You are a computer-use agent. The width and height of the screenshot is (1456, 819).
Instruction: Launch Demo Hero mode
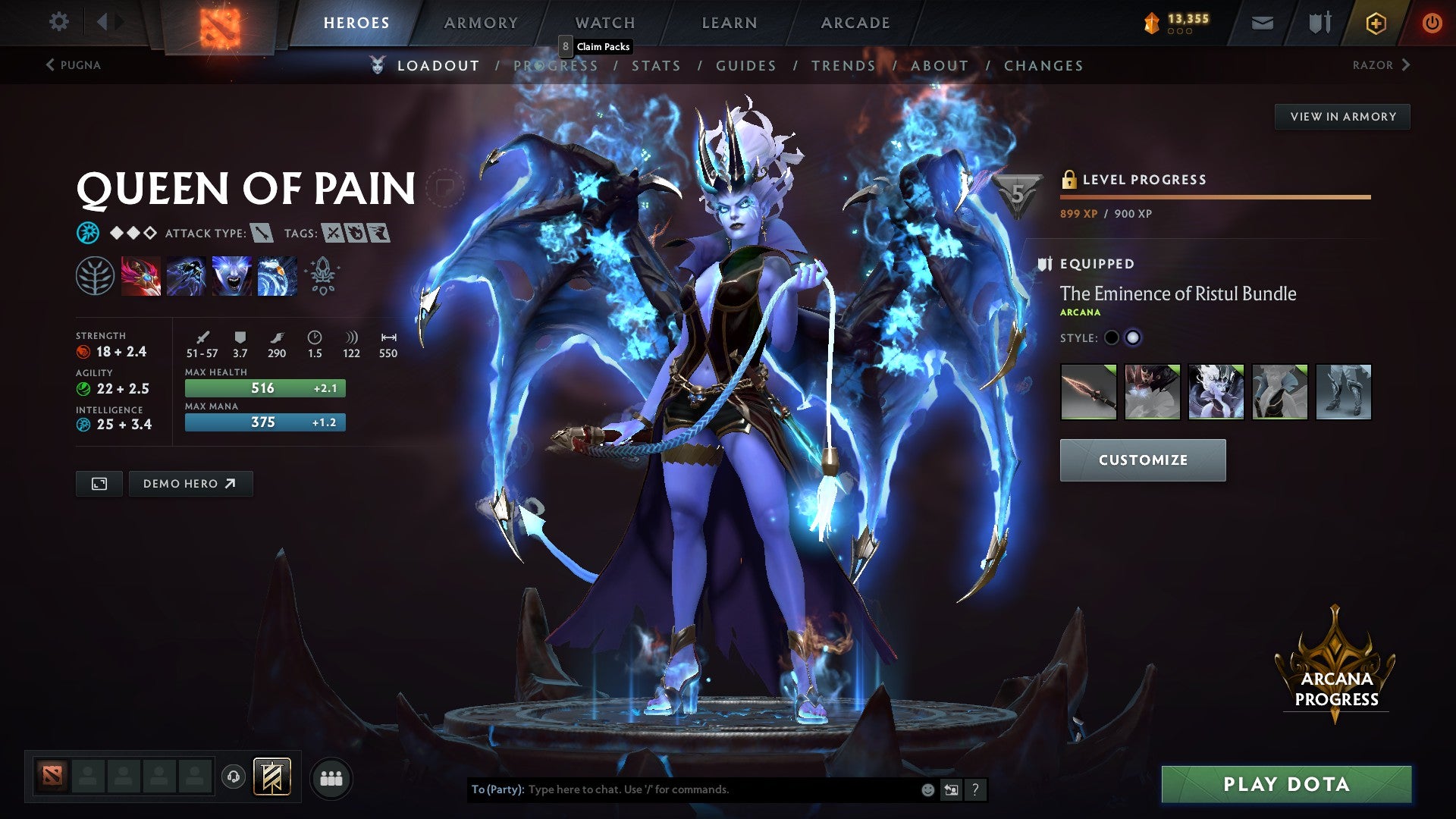coord(190,484)
